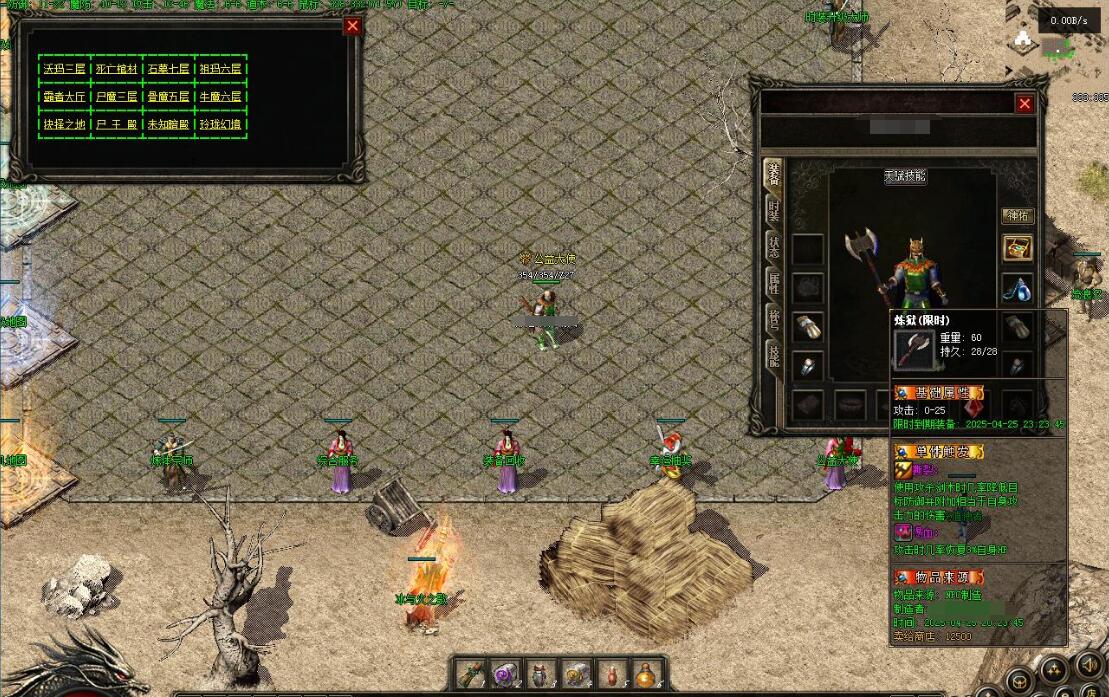Viewport: 1109px width, 697px height.
Task: Switch to the 时装 tab
Action: click(x=773, y=210)
